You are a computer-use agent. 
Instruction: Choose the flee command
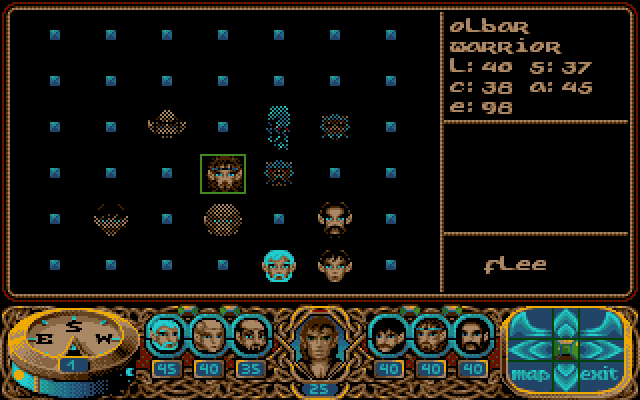pos(515,265)
